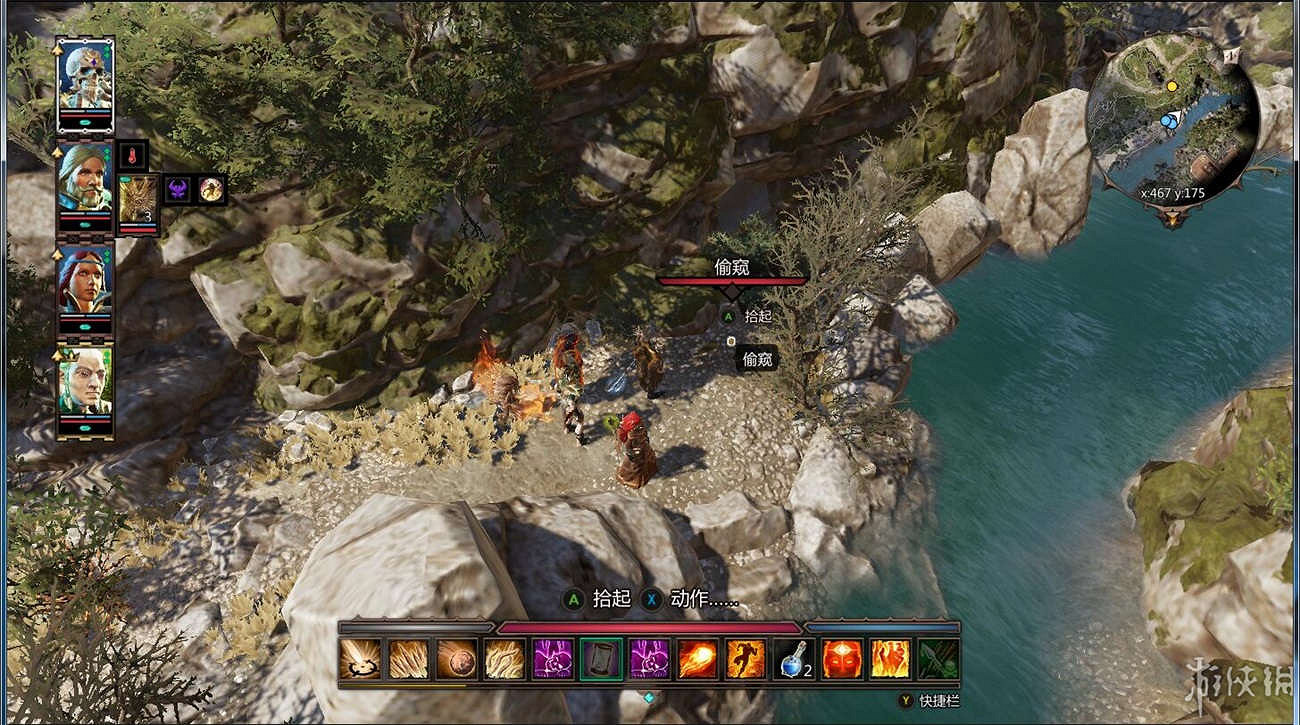Use the burning figure fire skill
Screen dimensions: 1300x725
889,659
